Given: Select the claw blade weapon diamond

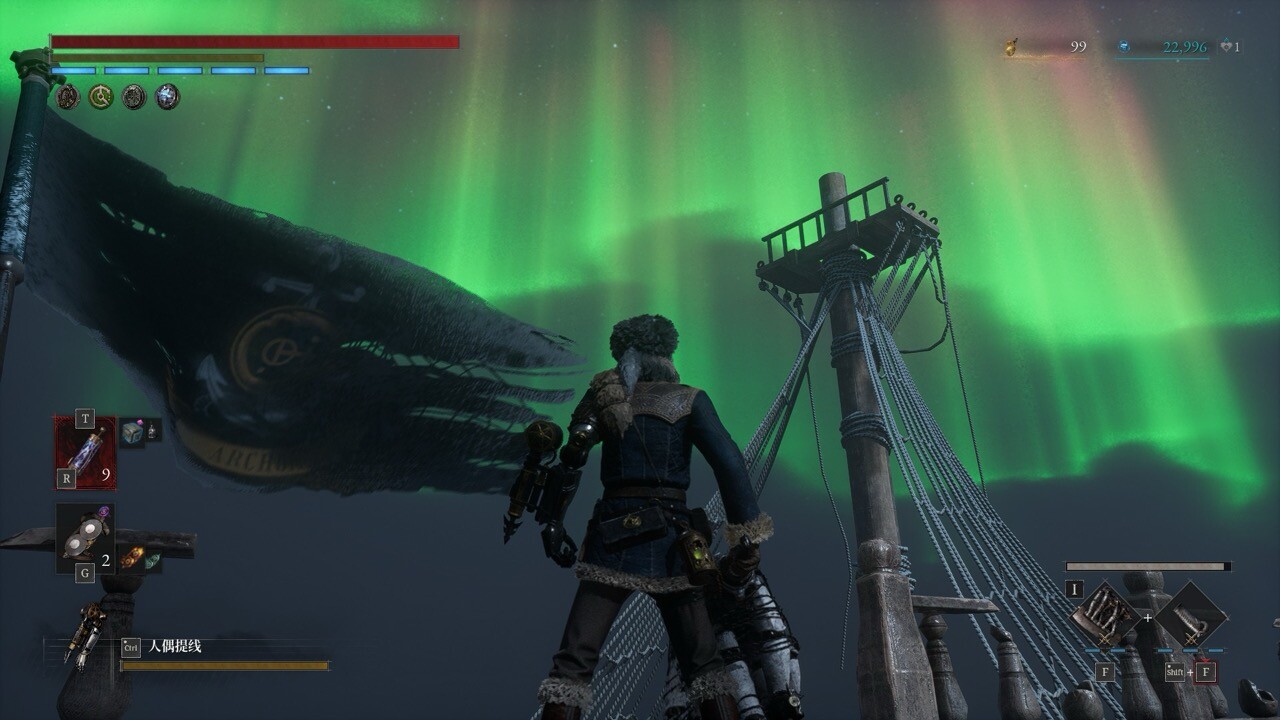Looking at the screenshot, I should pyautogui.click(x=1105, y=614).
